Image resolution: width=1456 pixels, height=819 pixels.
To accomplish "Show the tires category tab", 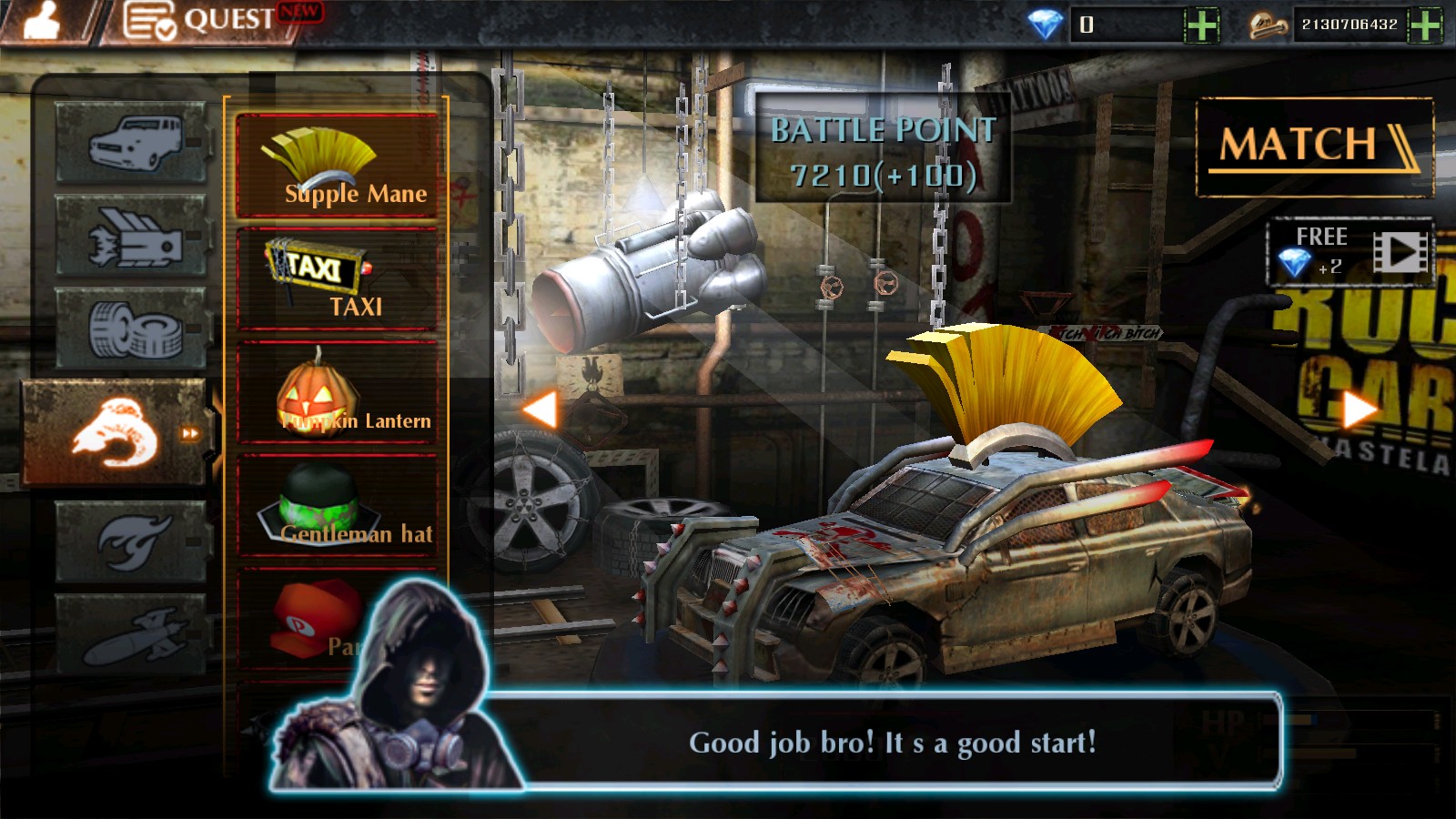I will tap(132, 329).
